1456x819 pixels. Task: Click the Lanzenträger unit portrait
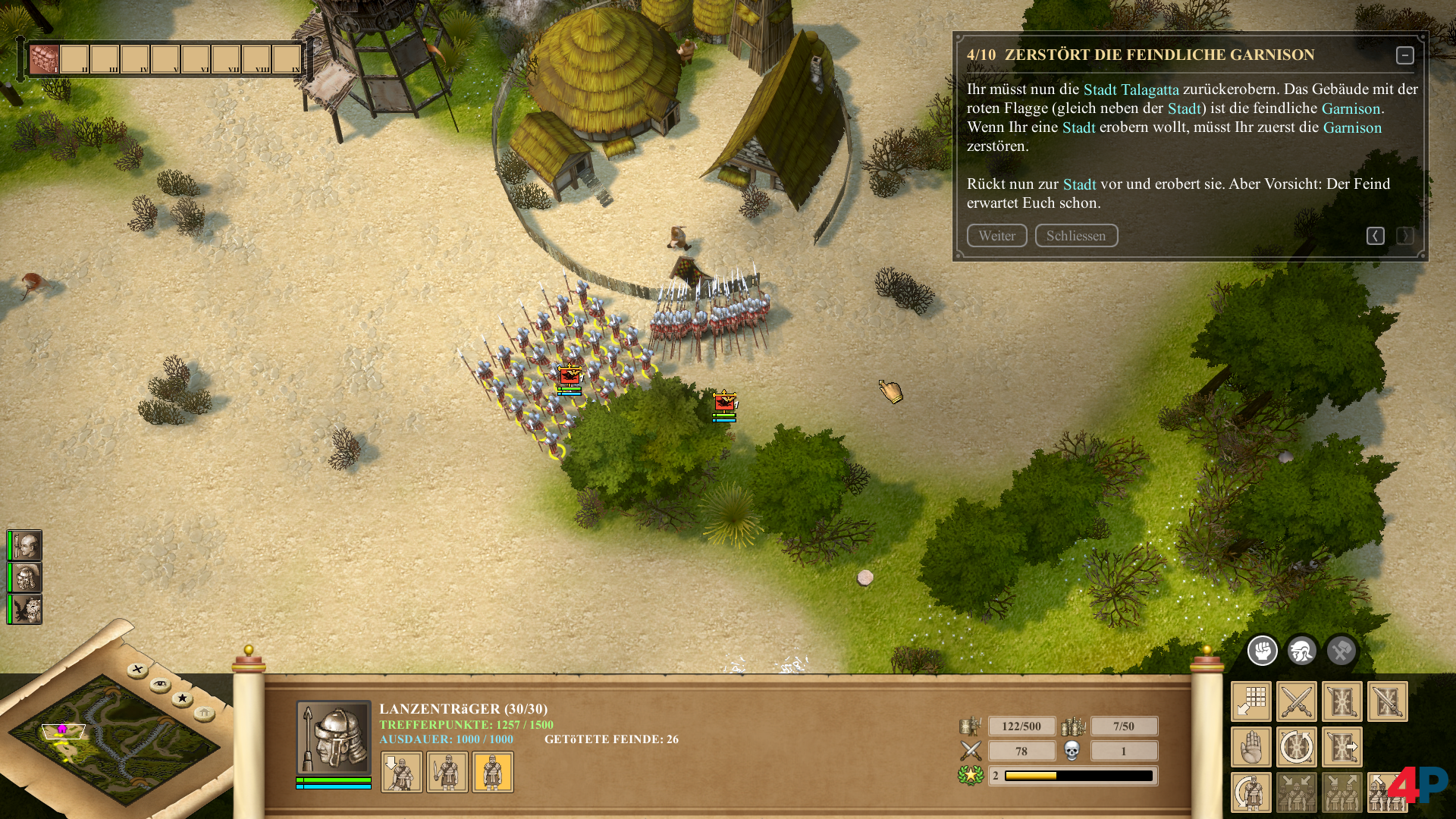[x=334, y=737]
